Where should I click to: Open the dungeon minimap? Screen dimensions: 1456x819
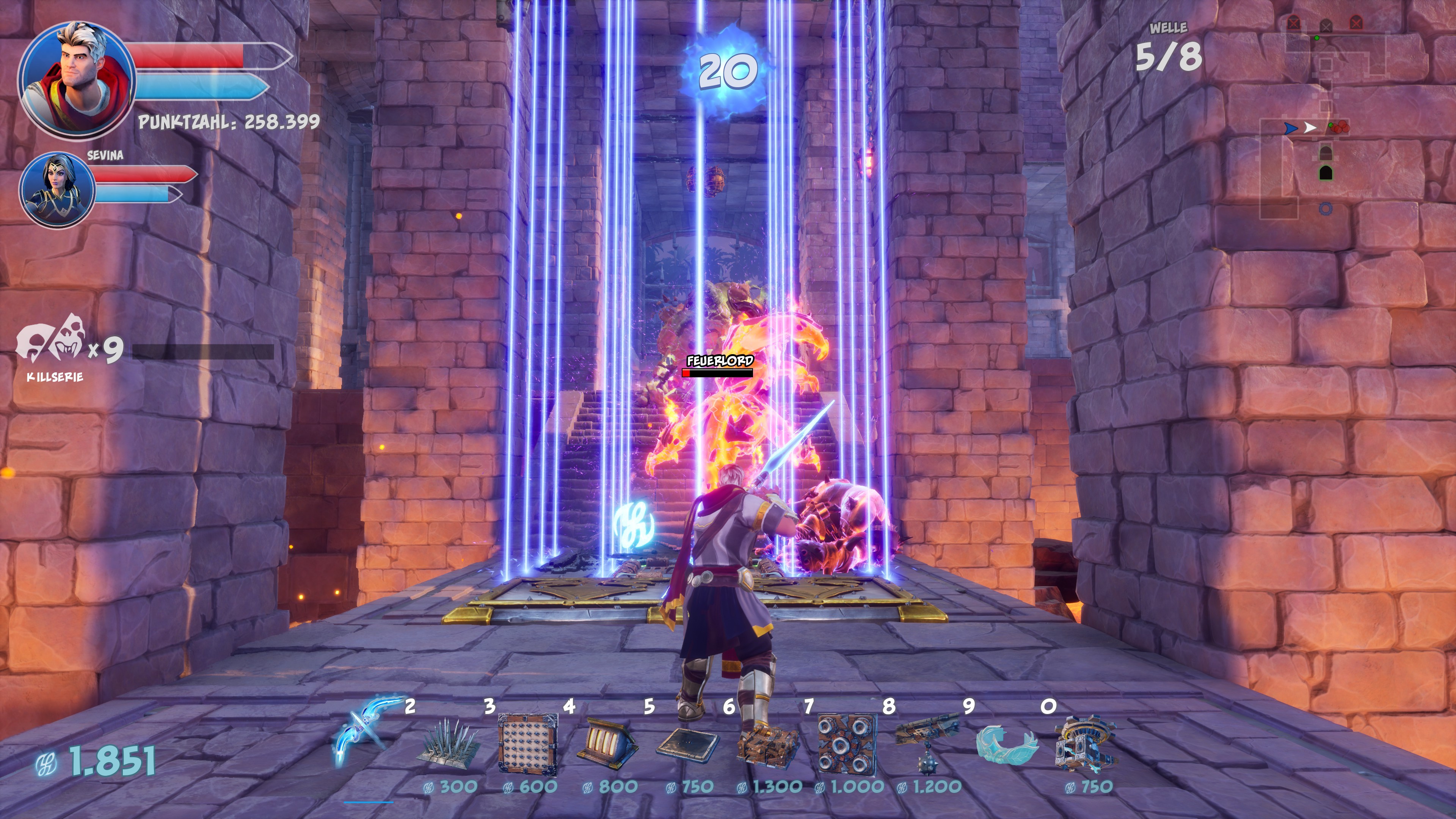pyautogui.click(x=1326, y=113)
